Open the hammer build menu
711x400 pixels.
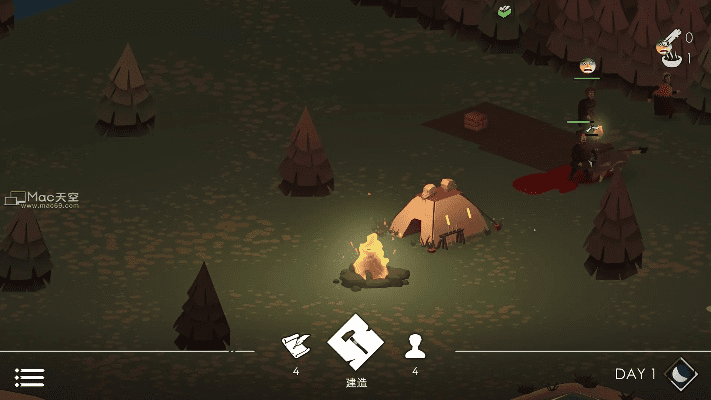pyautogui.click(x=355, y=344)
